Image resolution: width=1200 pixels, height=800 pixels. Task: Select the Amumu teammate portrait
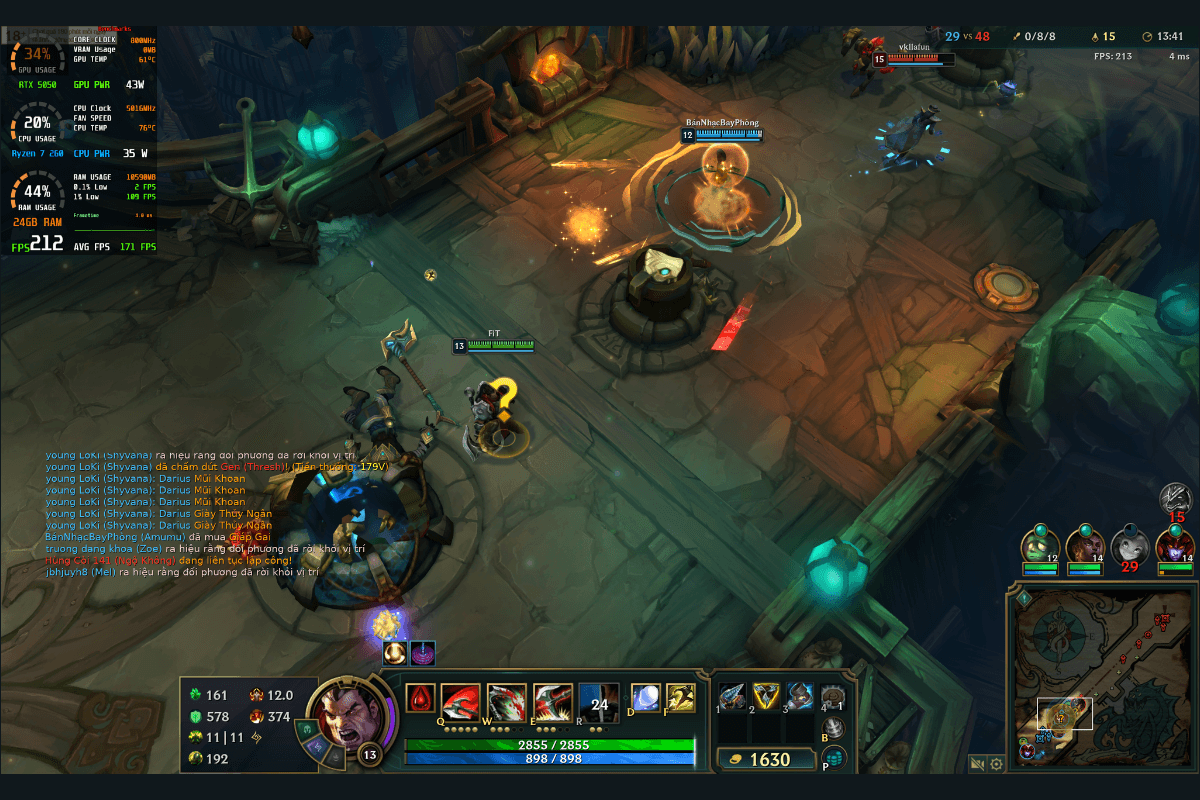(x=1040, y=546)
